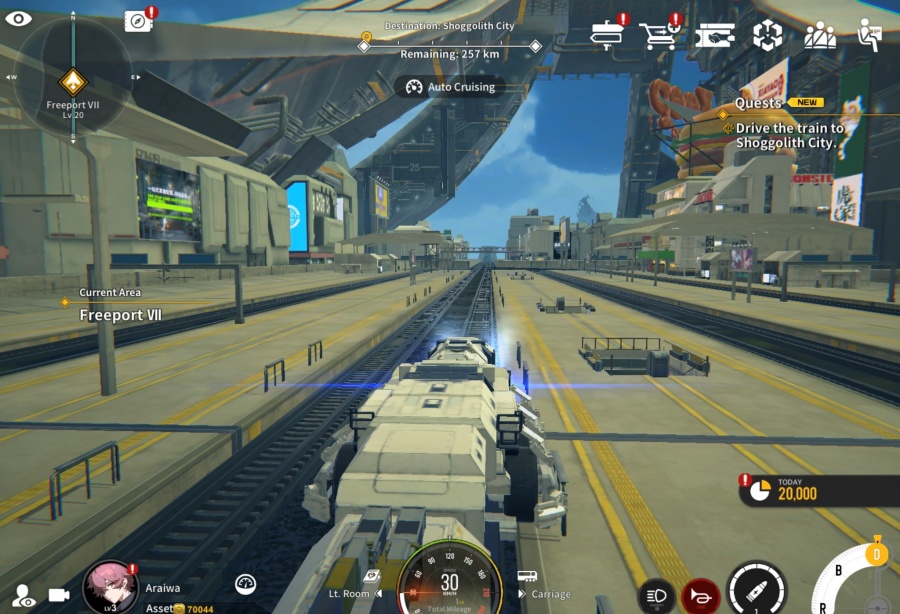Switch to the Carriage view

click(x=543, y=593)
